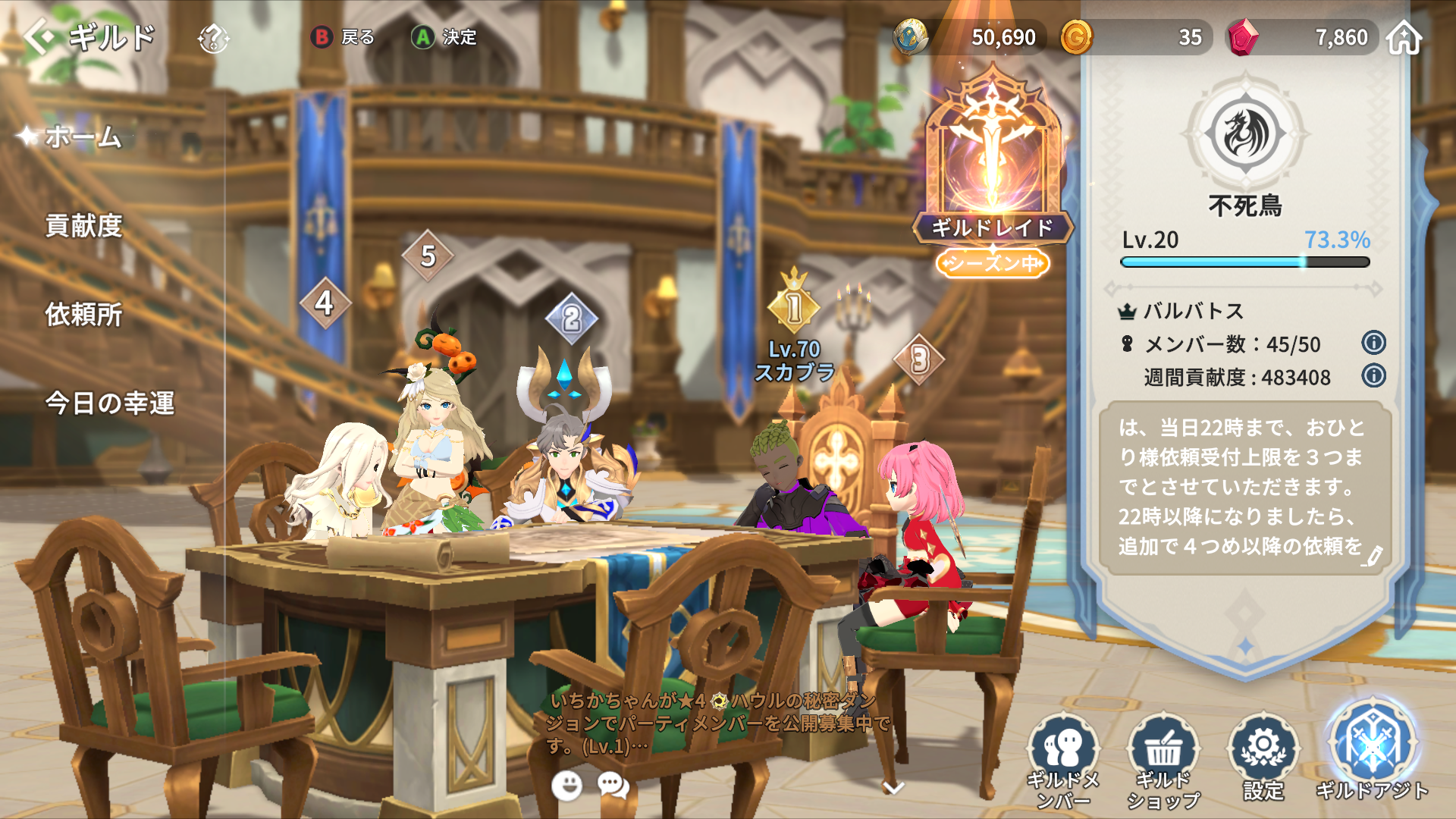
Task: Edit the guild notice with pencil icon
Action: [x=1372, y=557]
